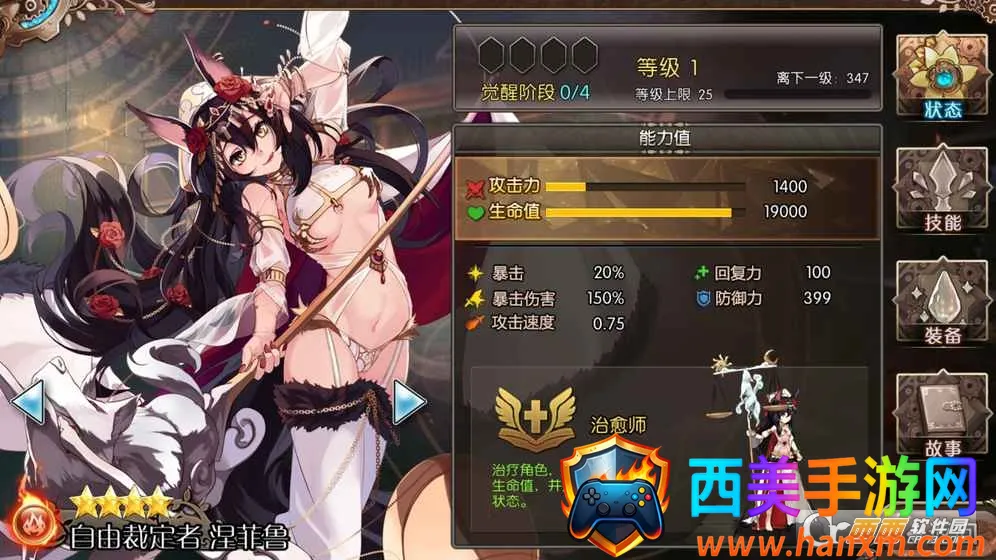Show the 装备 equipment tab

coord(939,303)
